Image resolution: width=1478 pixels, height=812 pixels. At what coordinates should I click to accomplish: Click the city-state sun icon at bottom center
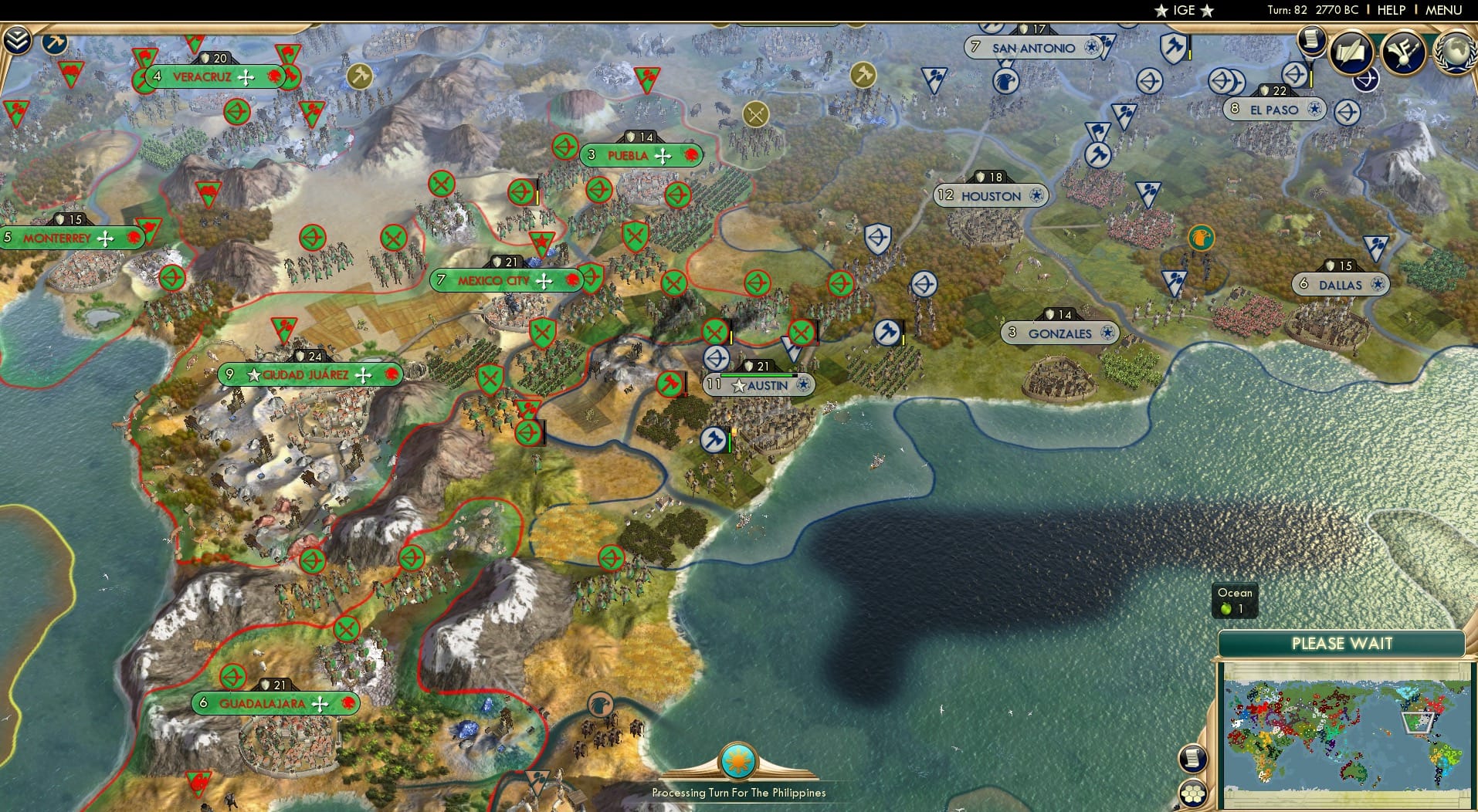[x=739, y=759]
